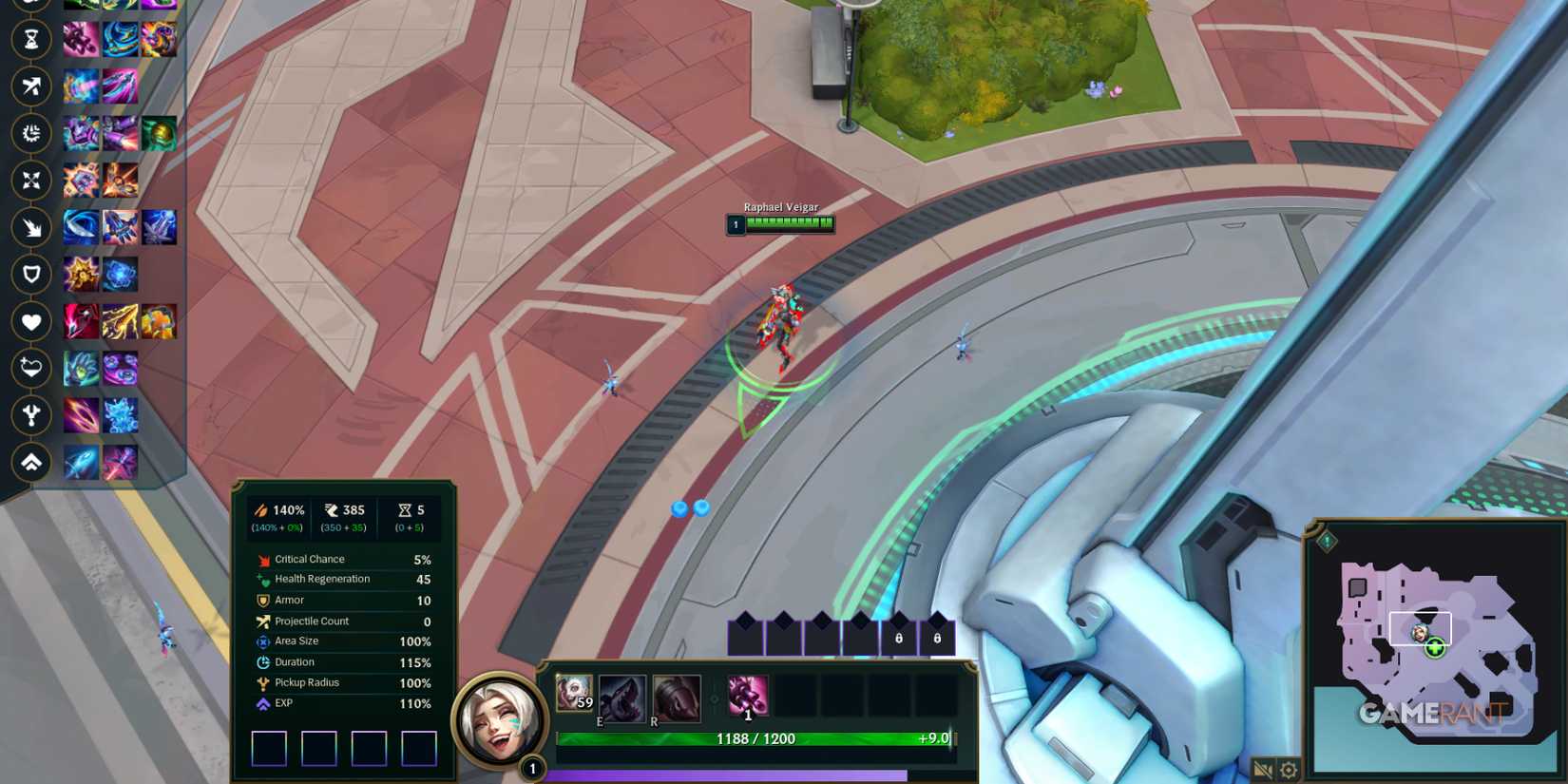Select the R ultimate ability icon
The height and width of the screenshot is (784, 1568).
pos(677,695)
